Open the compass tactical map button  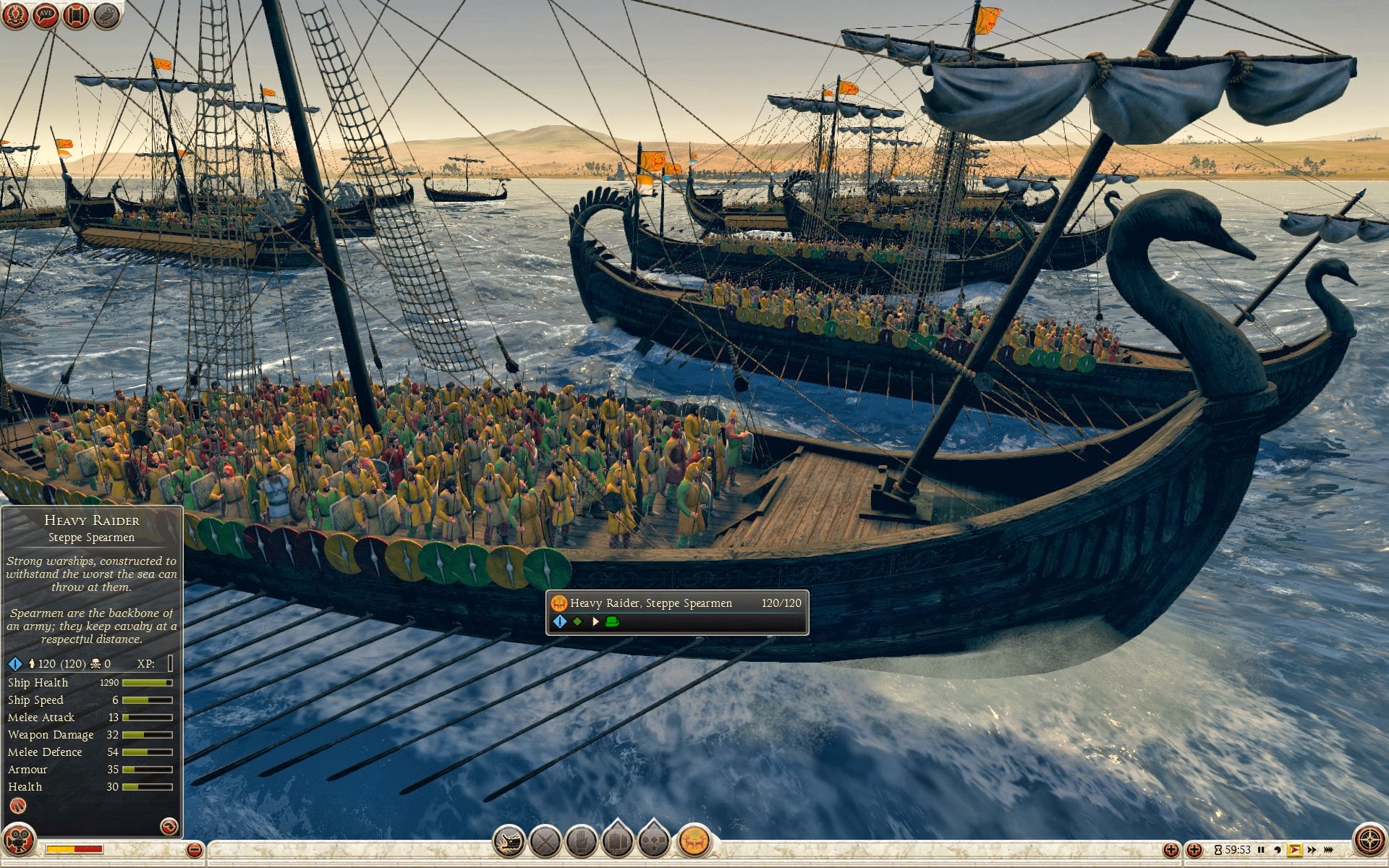coord(1369,841)
